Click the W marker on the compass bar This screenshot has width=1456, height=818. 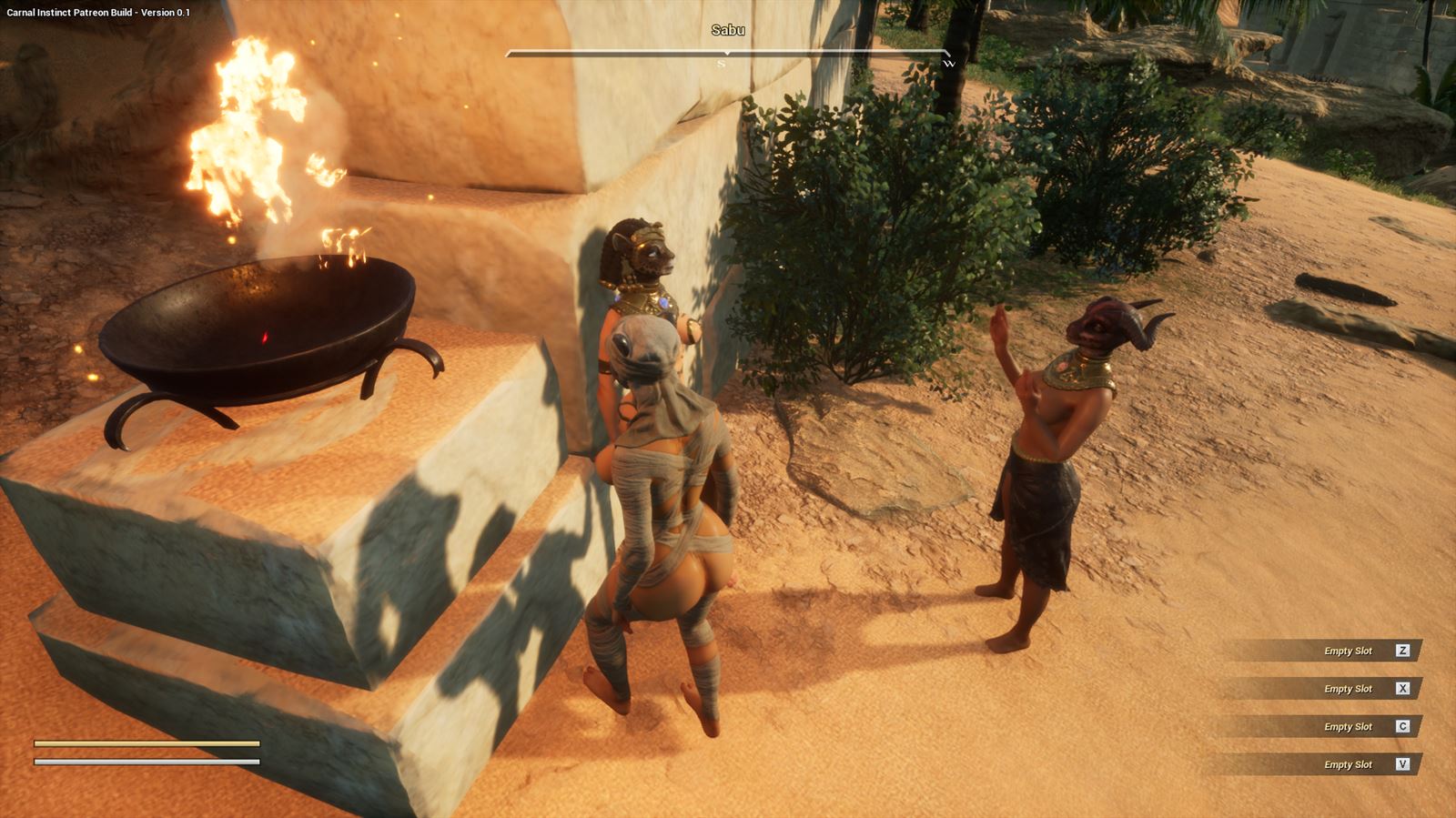click(952, 66)
